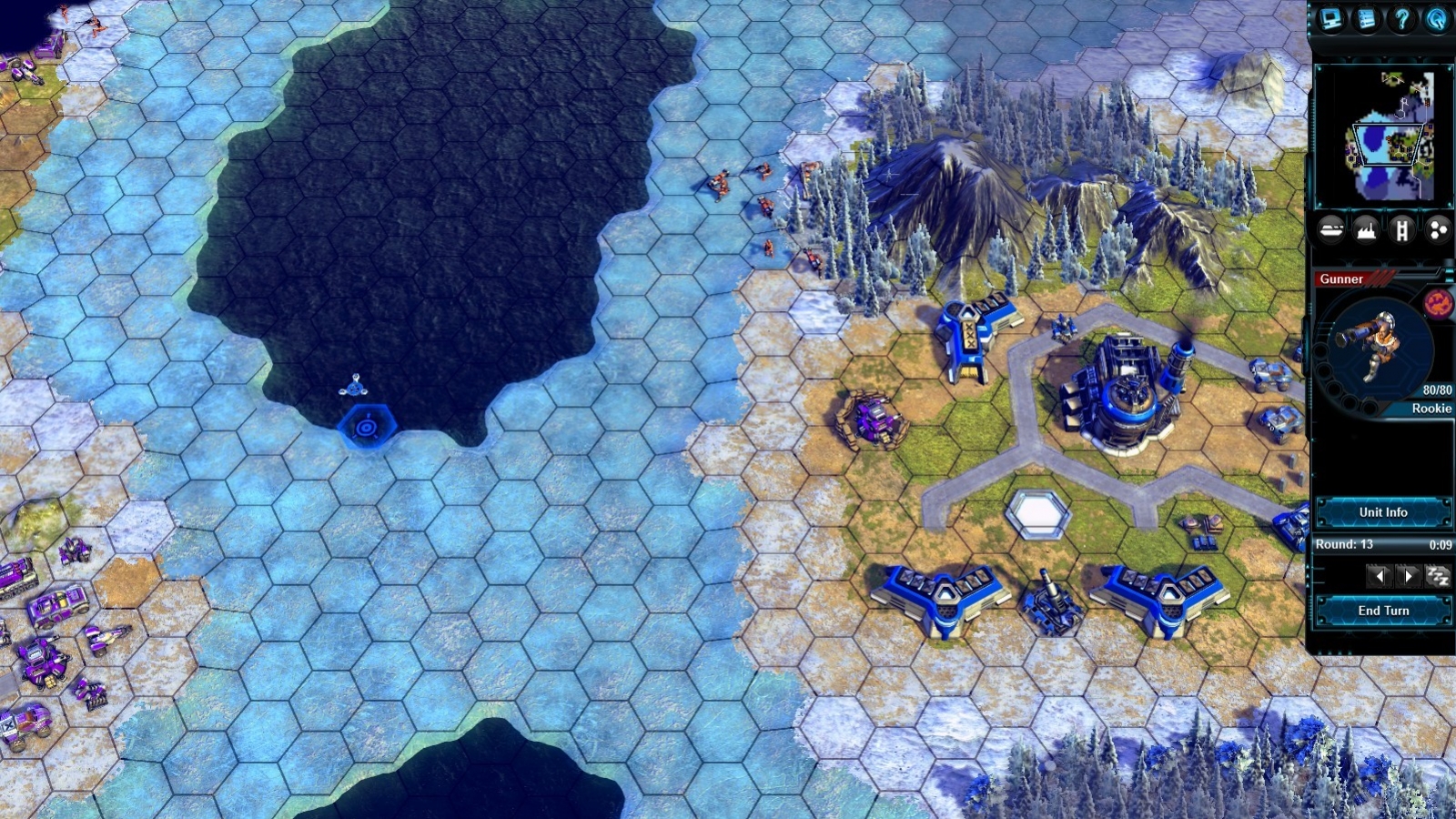1456x819 pixels.
Task: Click the ship icon below the minimap
Action: tap(1330, 229)
